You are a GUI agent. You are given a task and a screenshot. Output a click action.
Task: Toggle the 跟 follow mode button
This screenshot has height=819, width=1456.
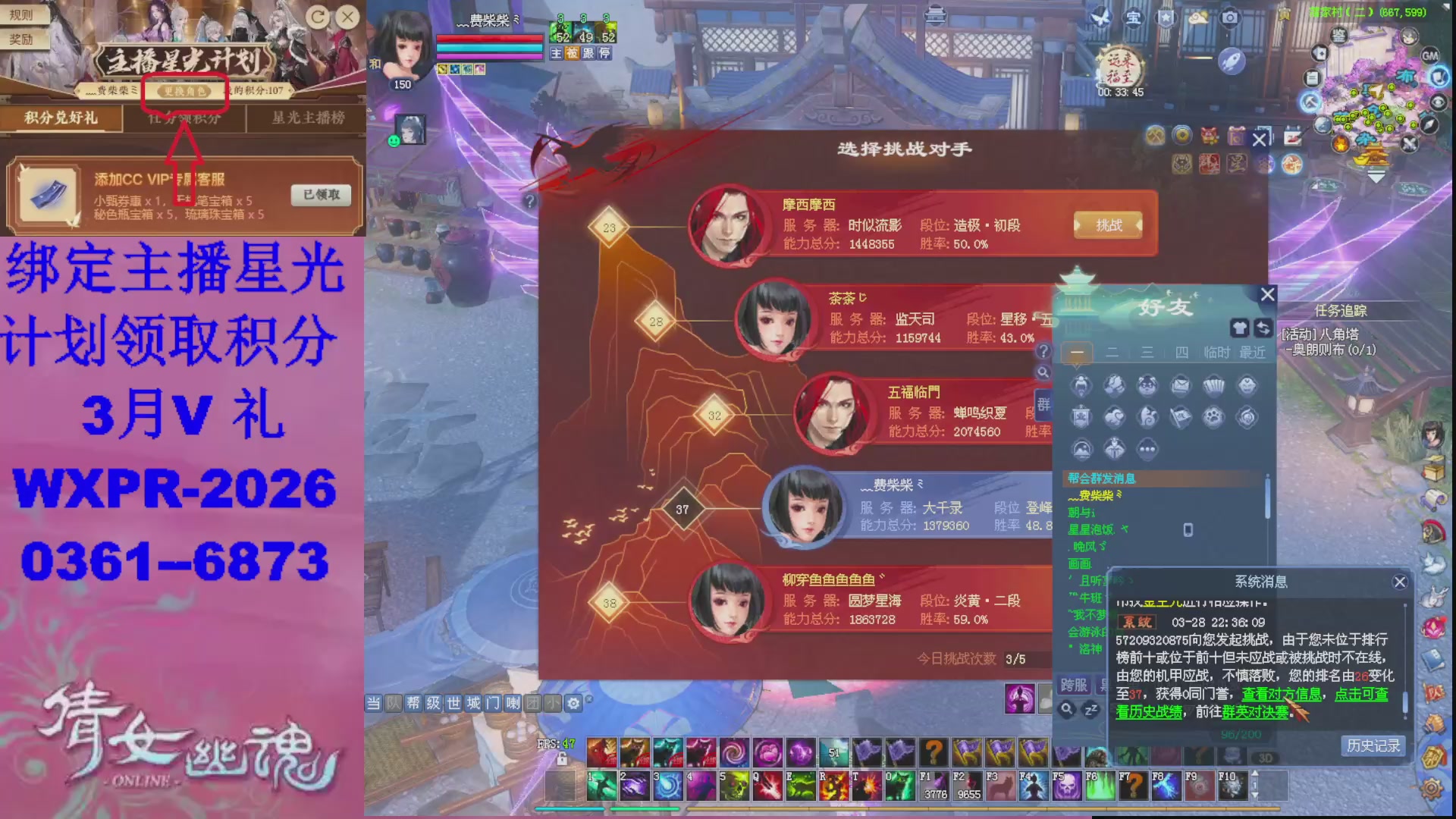pyautogui.click(x=590, y=53)
